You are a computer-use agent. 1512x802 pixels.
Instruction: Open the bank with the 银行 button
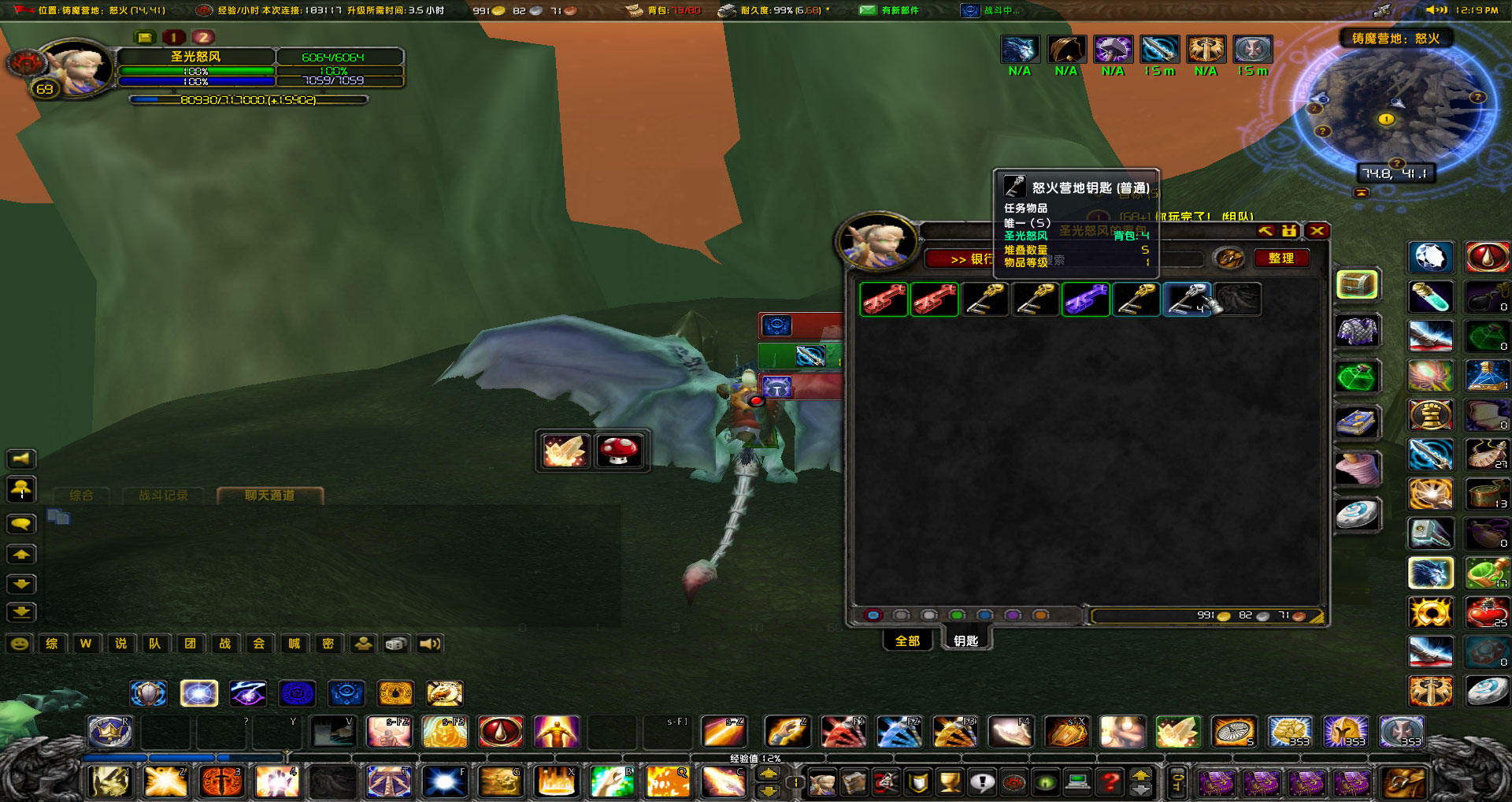(970, 259)
